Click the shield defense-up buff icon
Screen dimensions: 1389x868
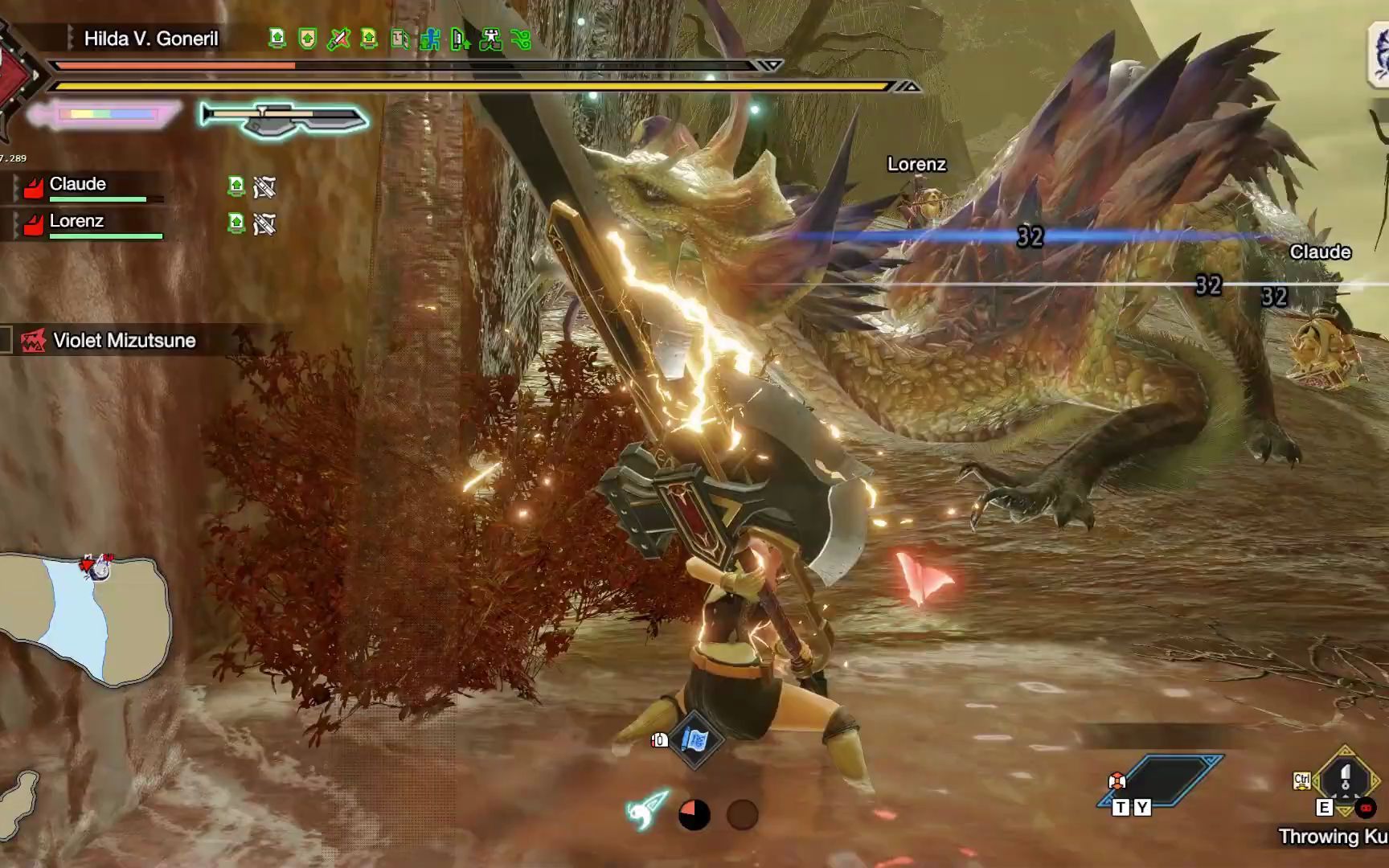point(307,39)
